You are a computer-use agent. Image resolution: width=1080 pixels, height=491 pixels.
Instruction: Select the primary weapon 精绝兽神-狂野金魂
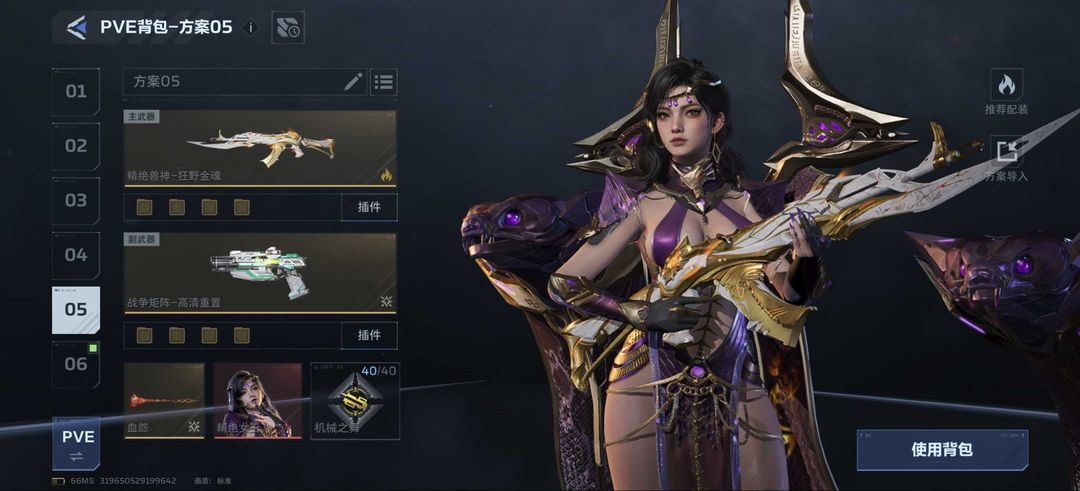click(x=260, y=148)
